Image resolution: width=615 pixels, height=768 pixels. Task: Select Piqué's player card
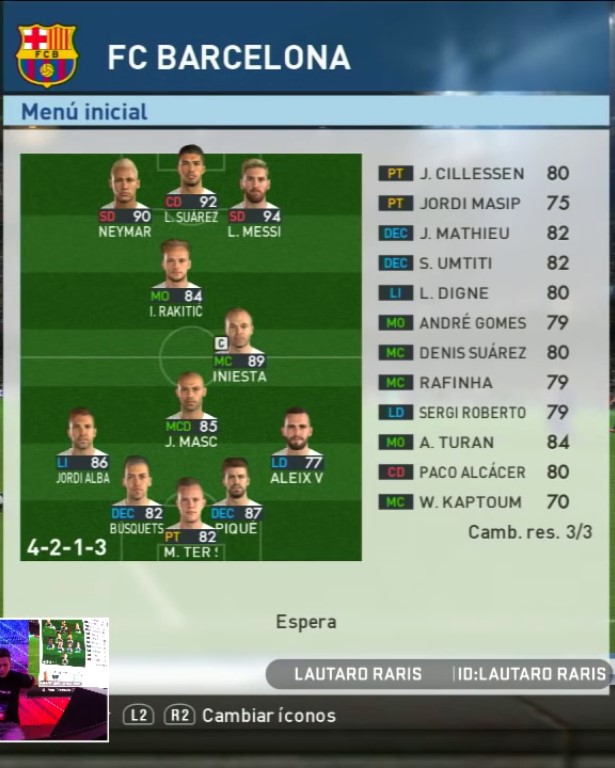click(x=236, y=497)
